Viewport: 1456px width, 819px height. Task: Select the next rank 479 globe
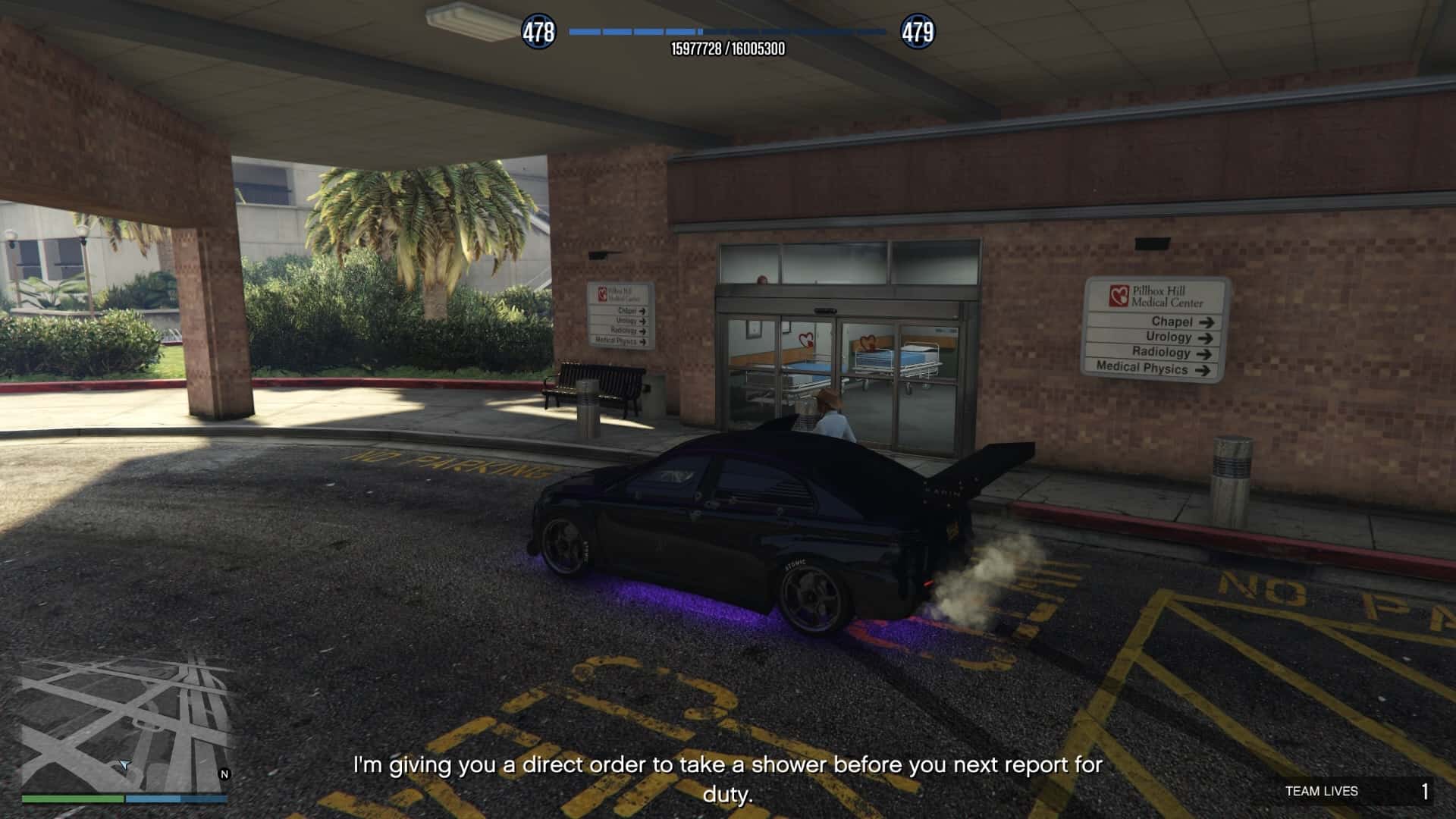(x=918, y=33)
